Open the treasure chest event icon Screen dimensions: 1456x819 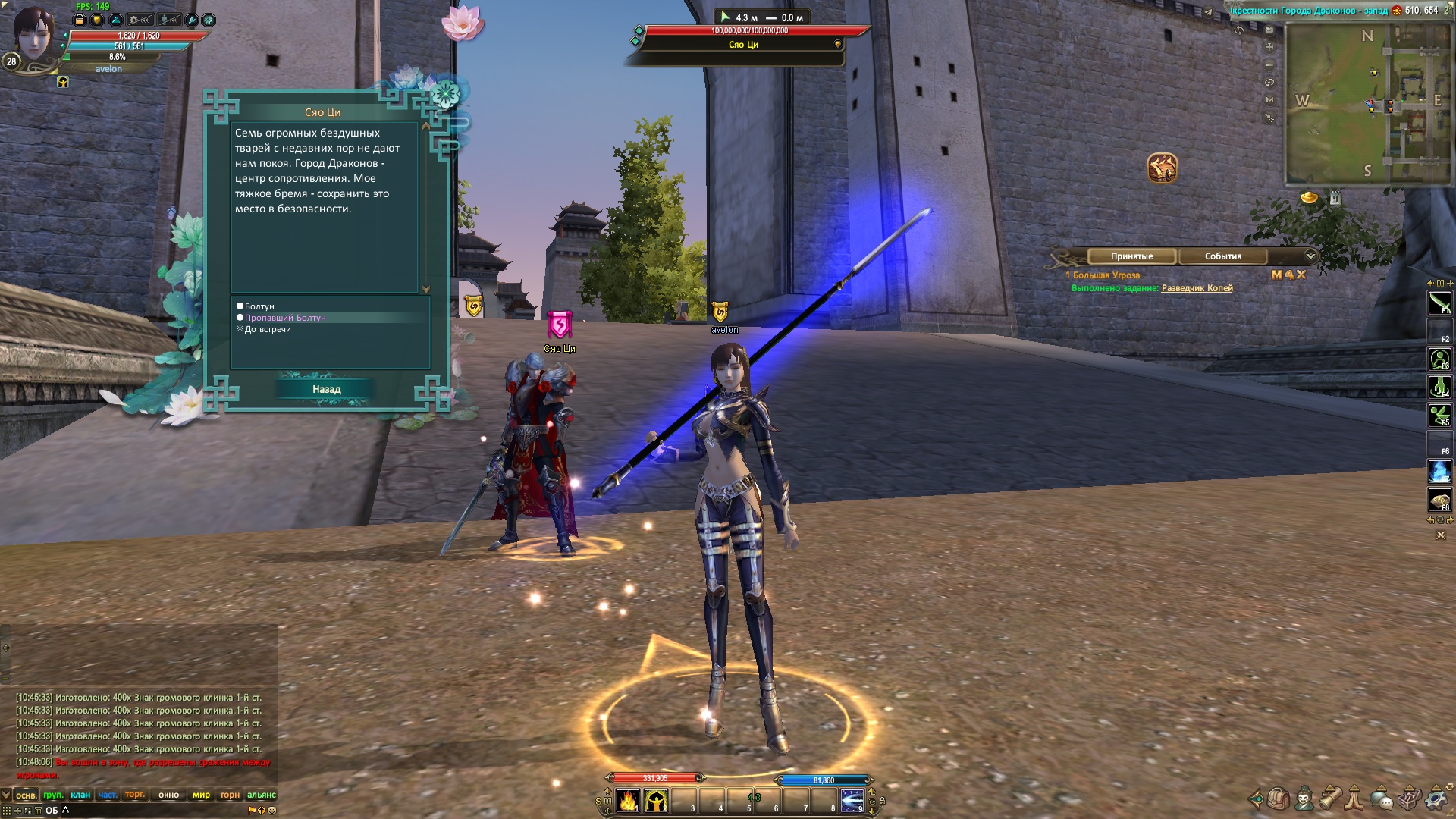(x=1162, y=168)
